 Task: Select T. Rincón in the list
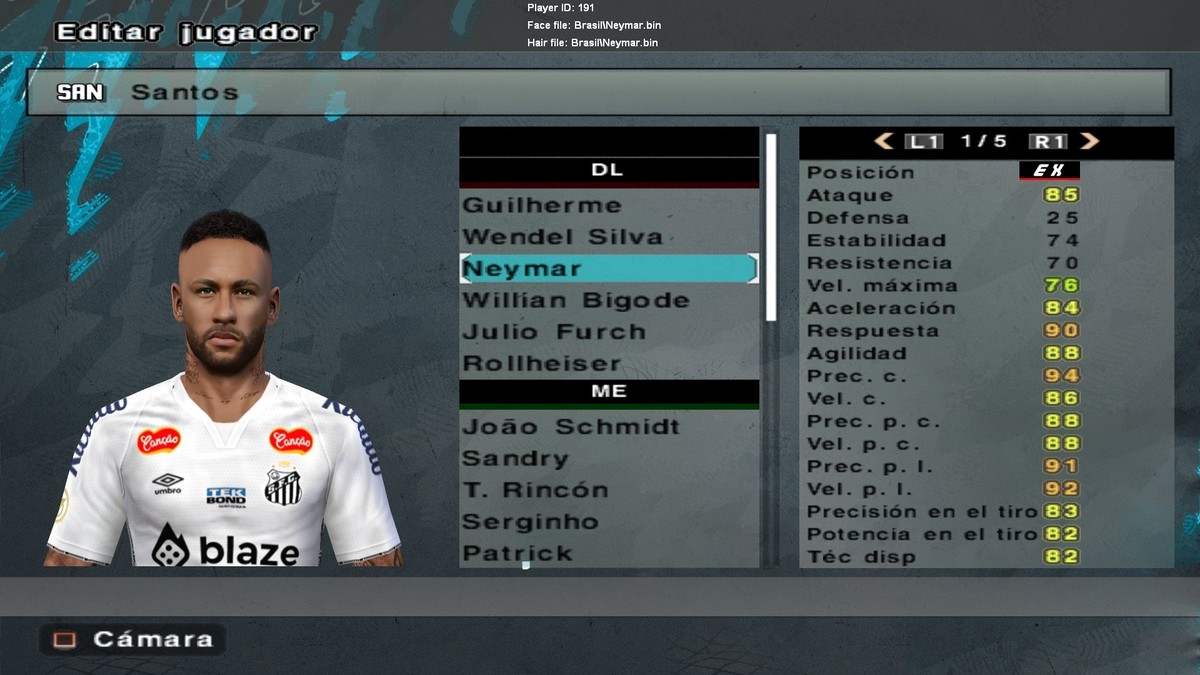[534, 490]
